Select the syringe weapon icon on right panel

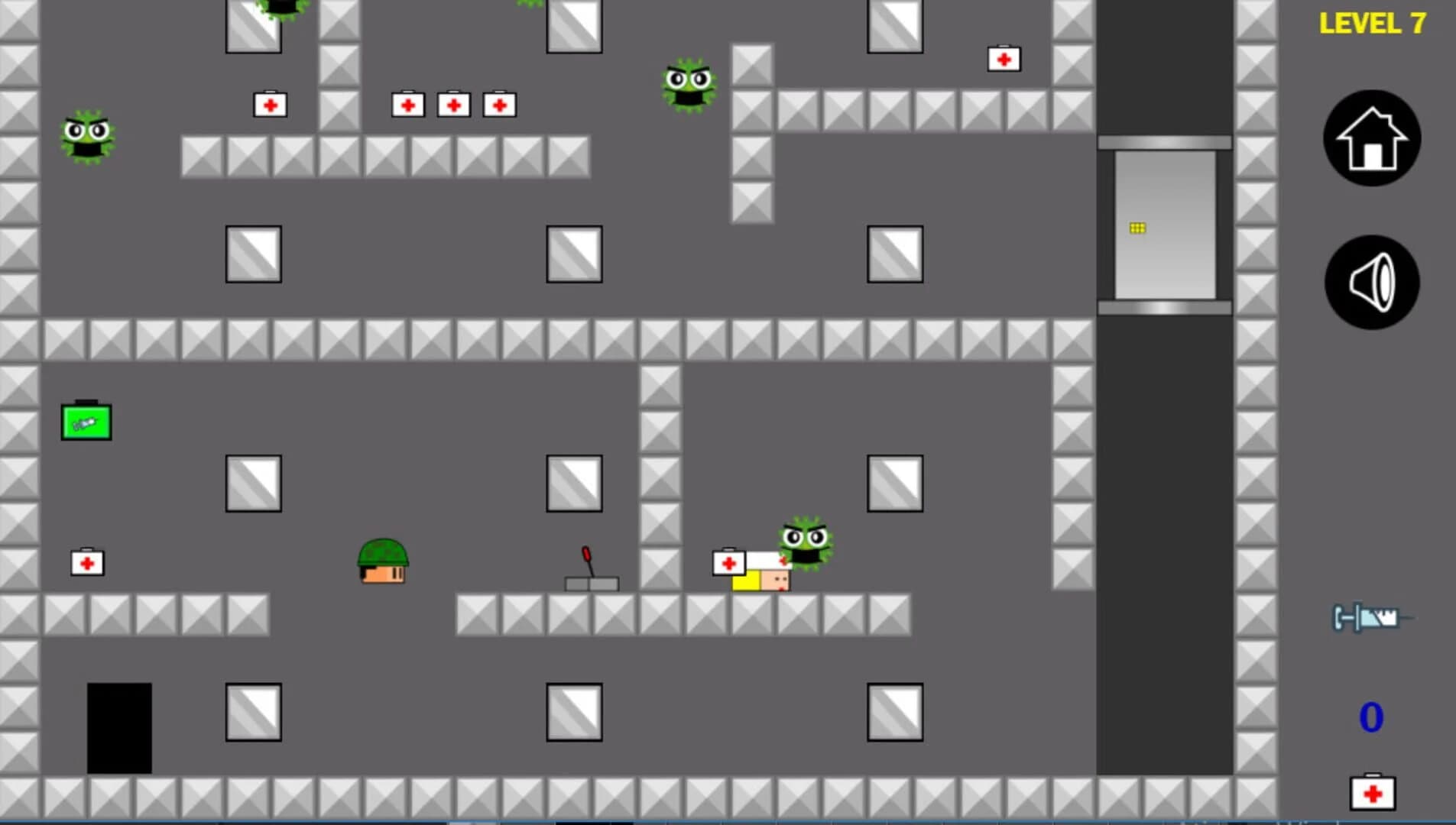point(1368,617)
